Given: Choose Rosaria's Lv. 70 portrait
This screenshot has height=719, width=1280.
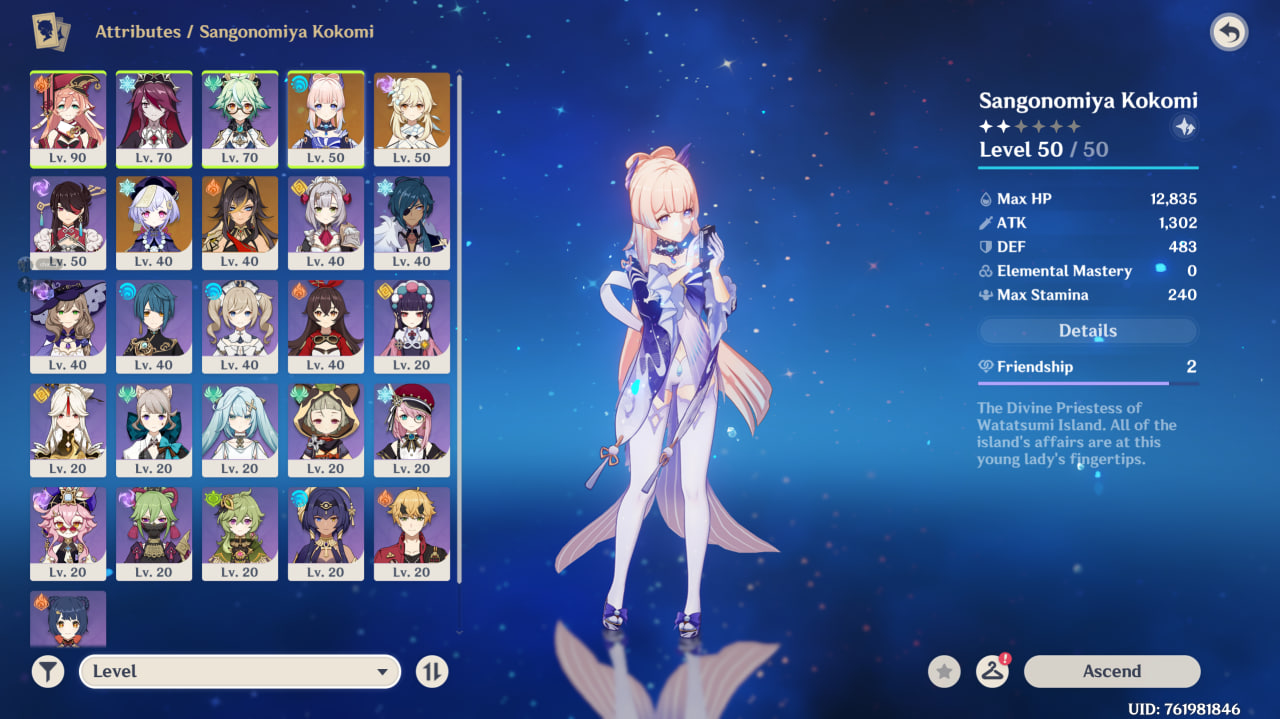Looking at the screenshot, I should (154, 118).
